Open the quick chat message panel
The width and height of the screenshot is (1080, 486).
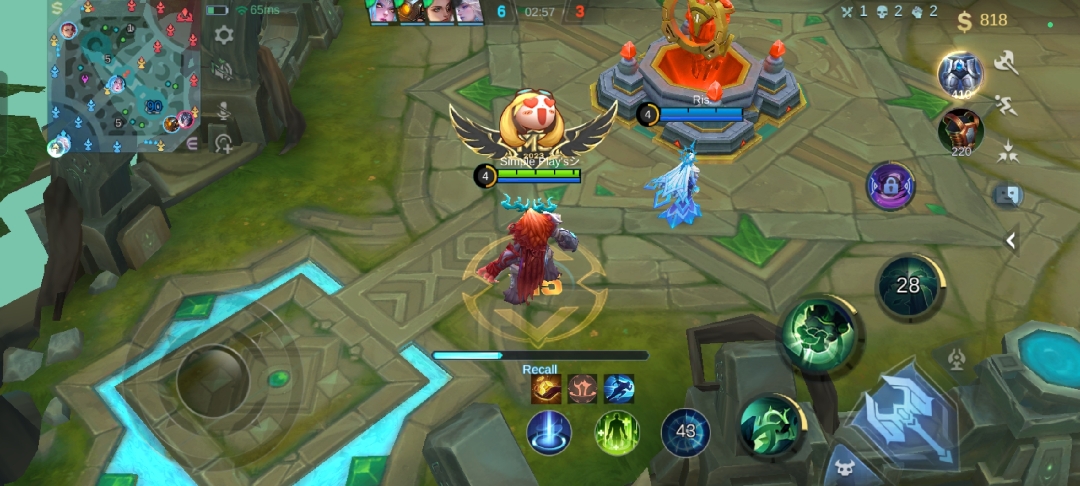coord(1007,195)
